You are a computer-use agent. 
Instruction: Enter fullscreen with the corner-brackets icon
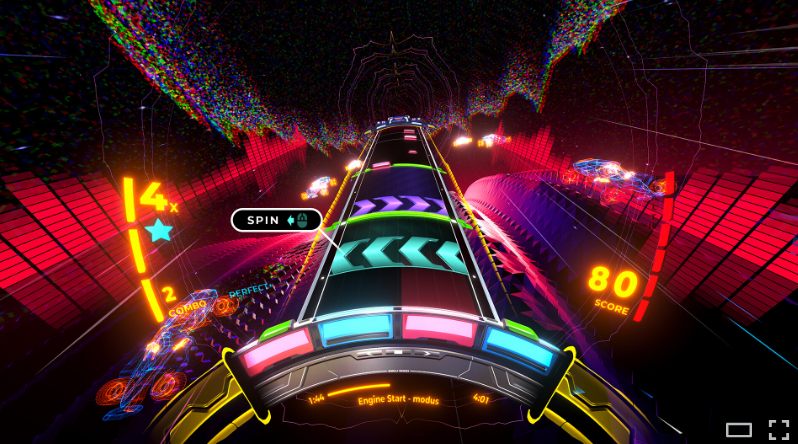click(x=778, y=430)
